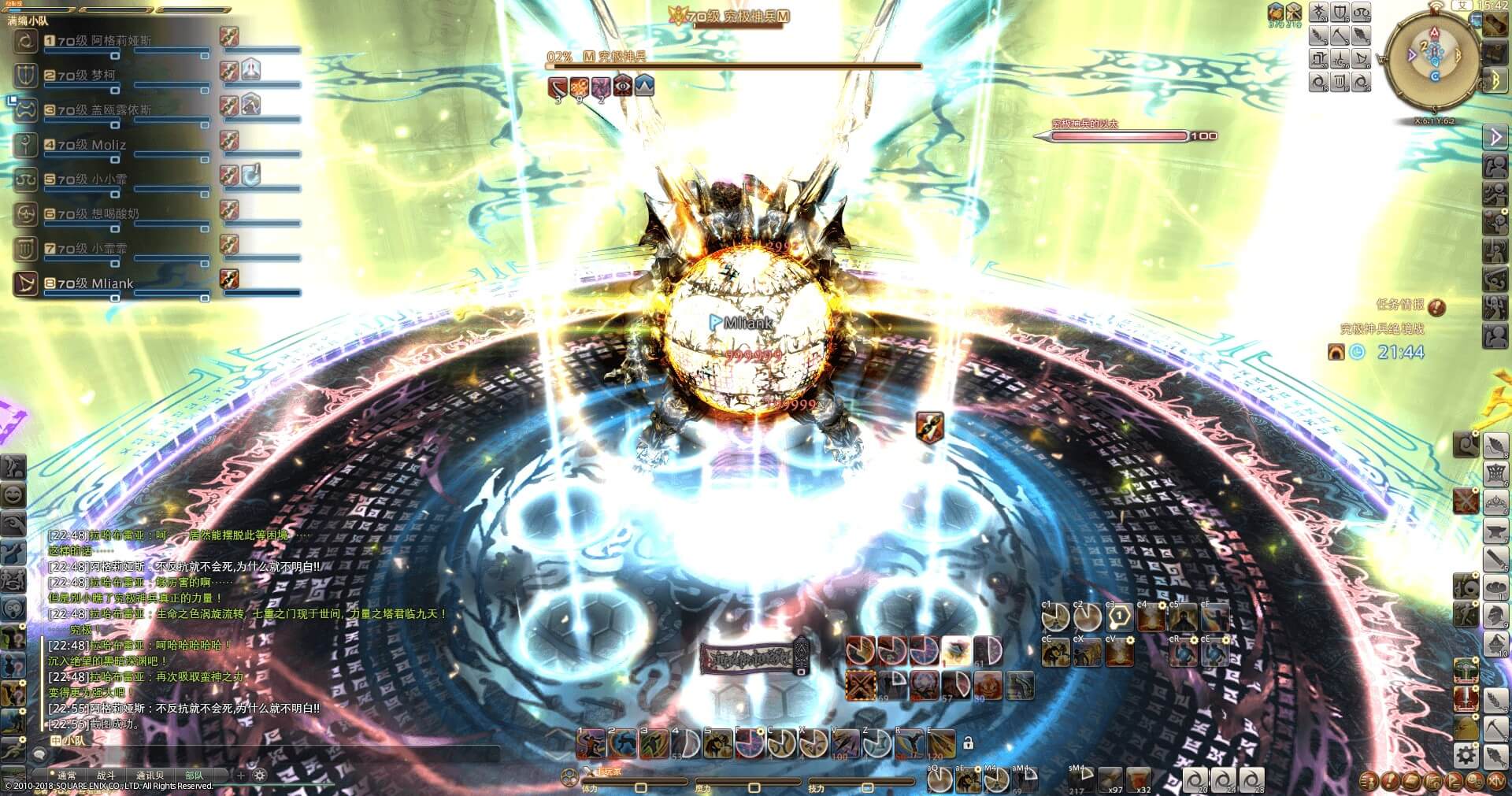Use hotbar slot 1 action
The width and height of the screenshot is (1512, 796).
pos(591,742)
